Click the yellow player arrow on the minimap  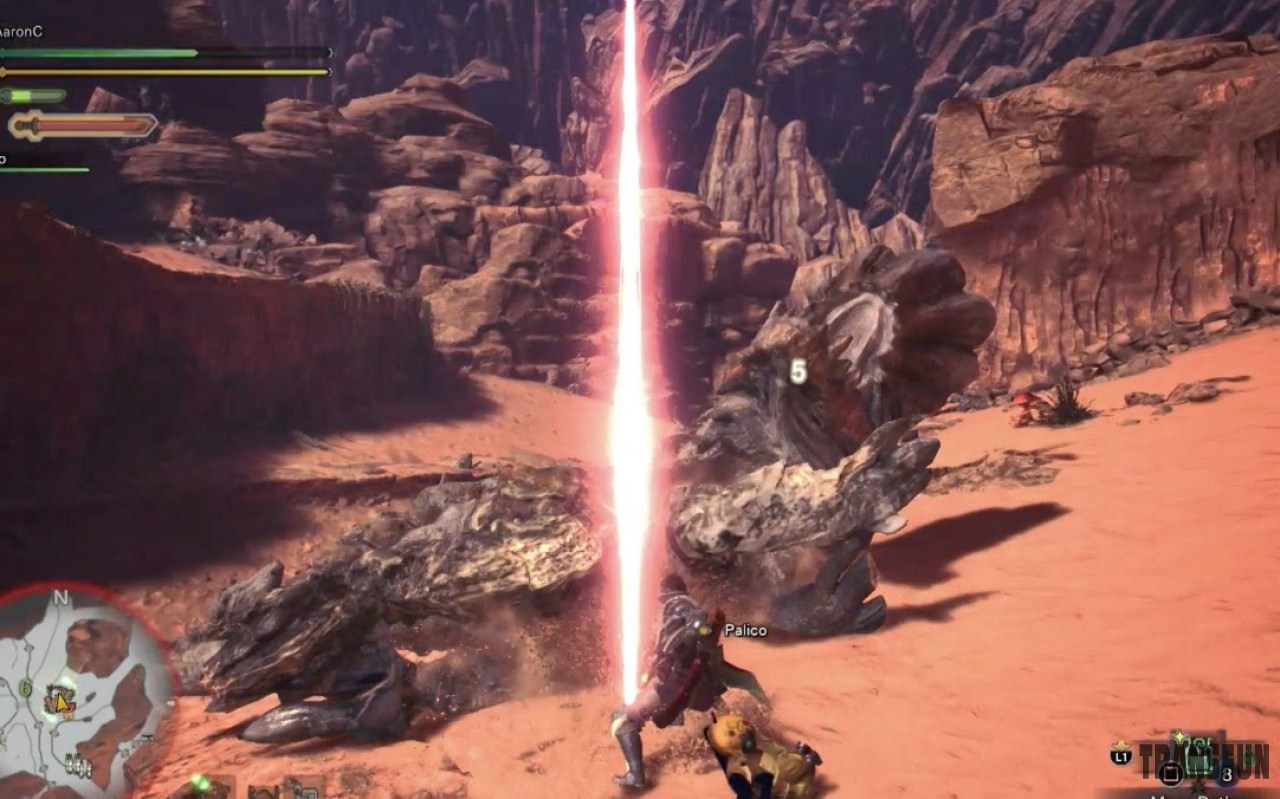[61, 703]
